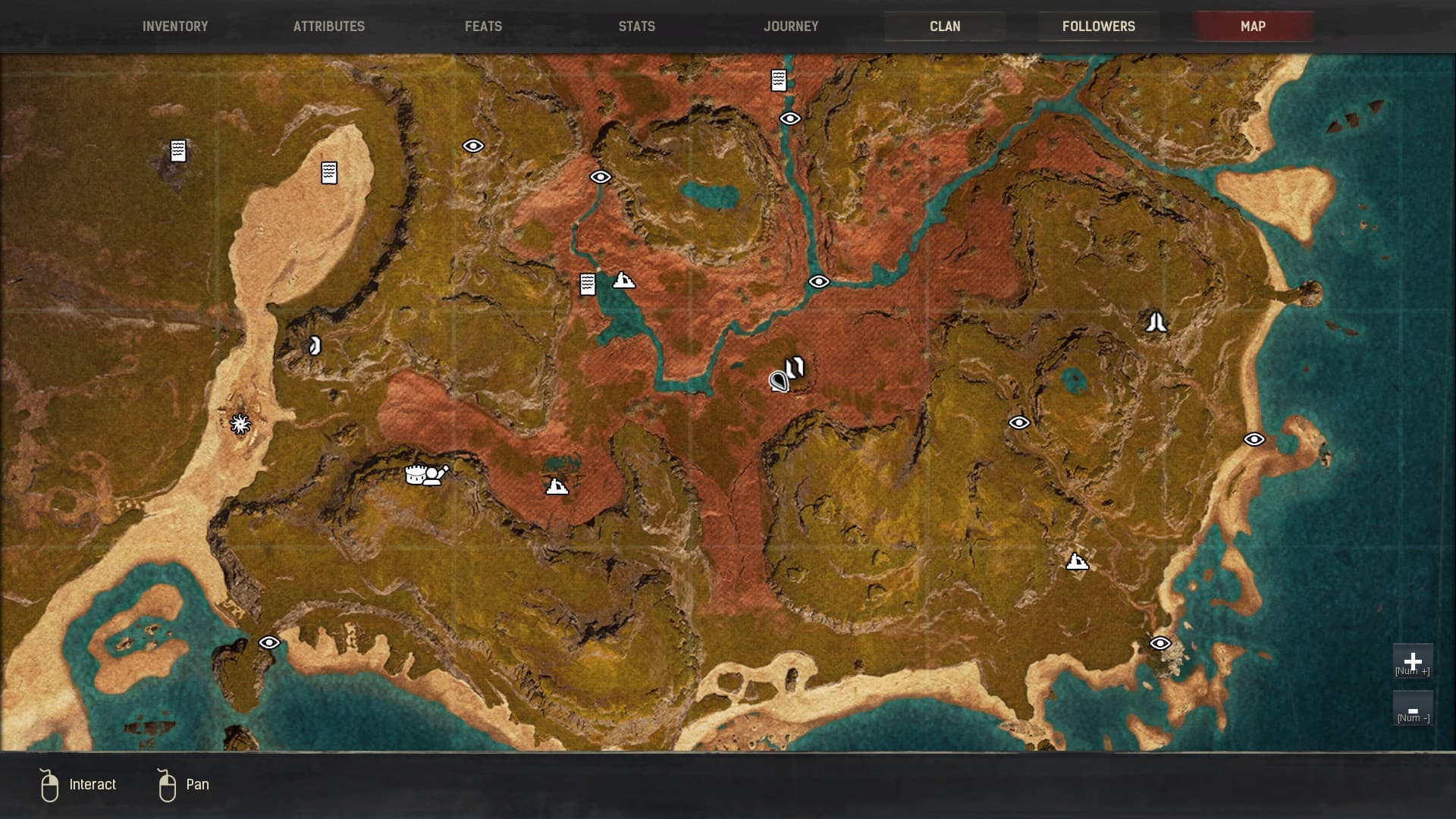Open the Inventory tab
Image resolution: width=1456 pixels, height=819 pixels.
click(175, 27)
